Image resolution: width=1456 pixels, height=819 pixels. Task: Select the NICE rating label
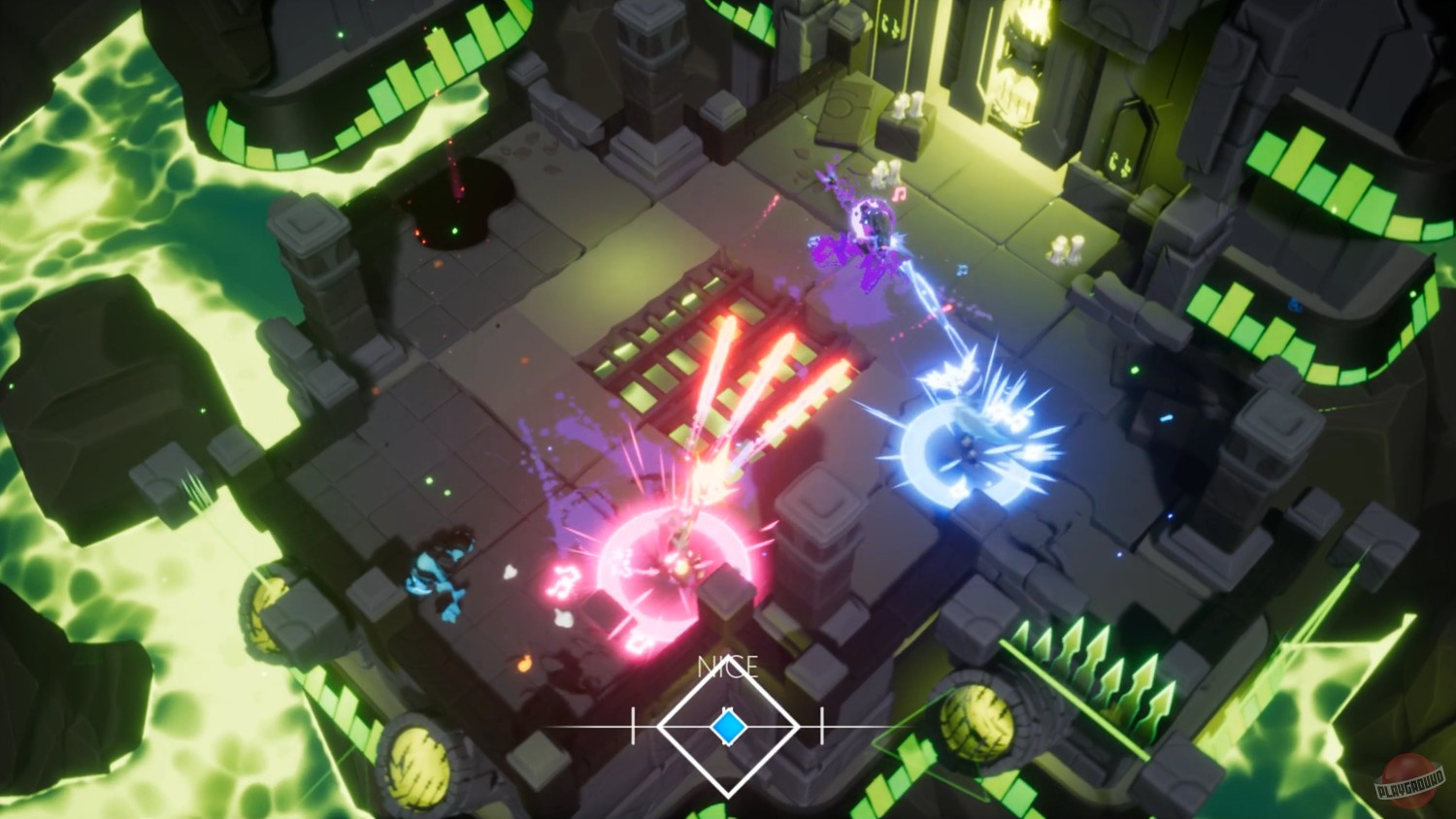point(726,668)
